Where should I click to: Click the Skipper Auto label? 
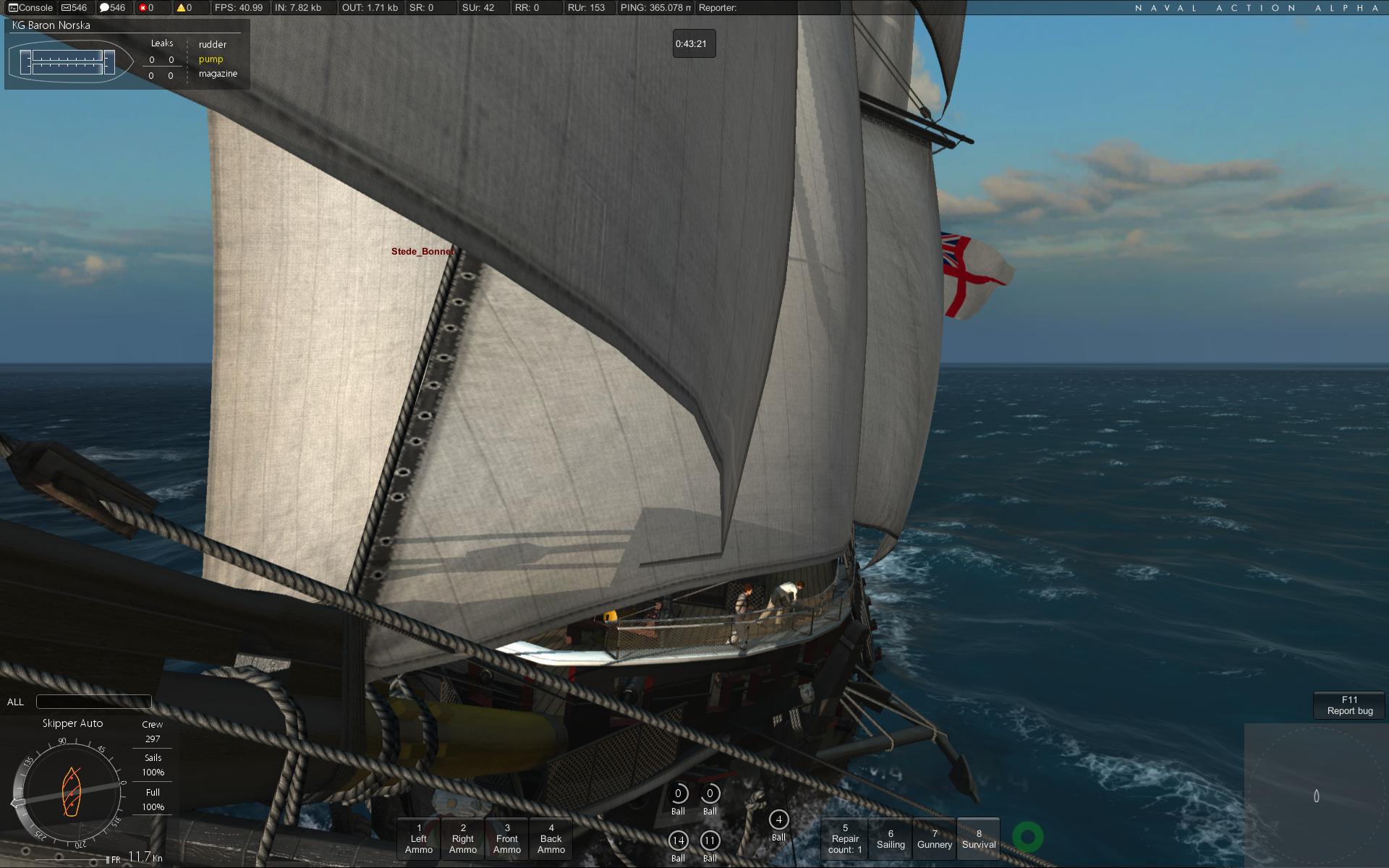click(x=72, y=723)
